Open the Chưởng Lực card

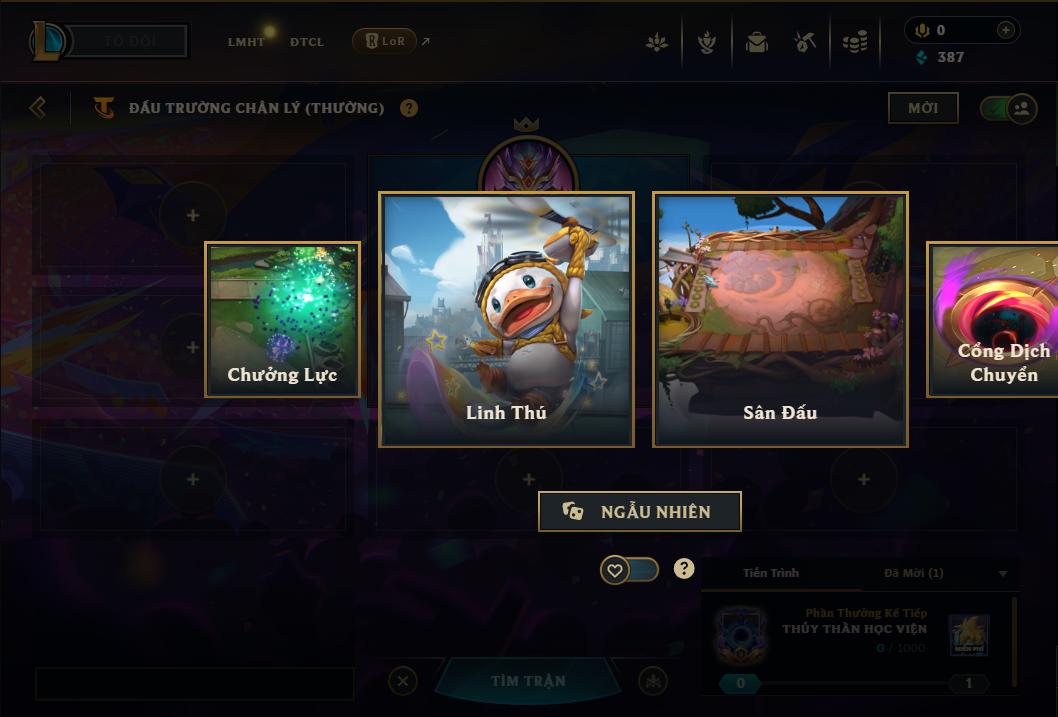282,319
